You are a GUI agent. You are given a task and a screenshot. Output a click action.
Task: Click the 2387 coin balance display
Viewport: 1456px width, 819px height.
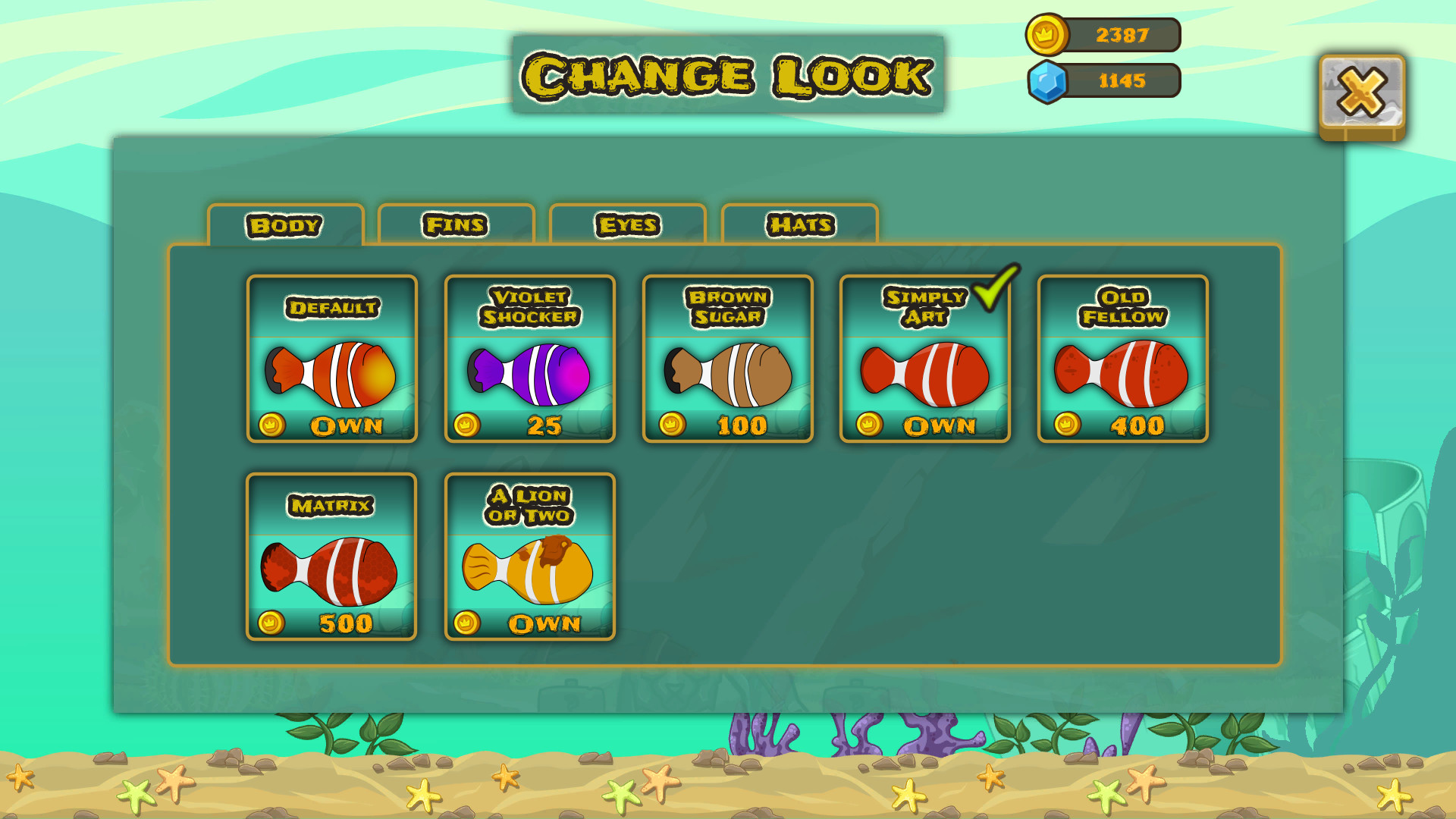pos(1120,33)
